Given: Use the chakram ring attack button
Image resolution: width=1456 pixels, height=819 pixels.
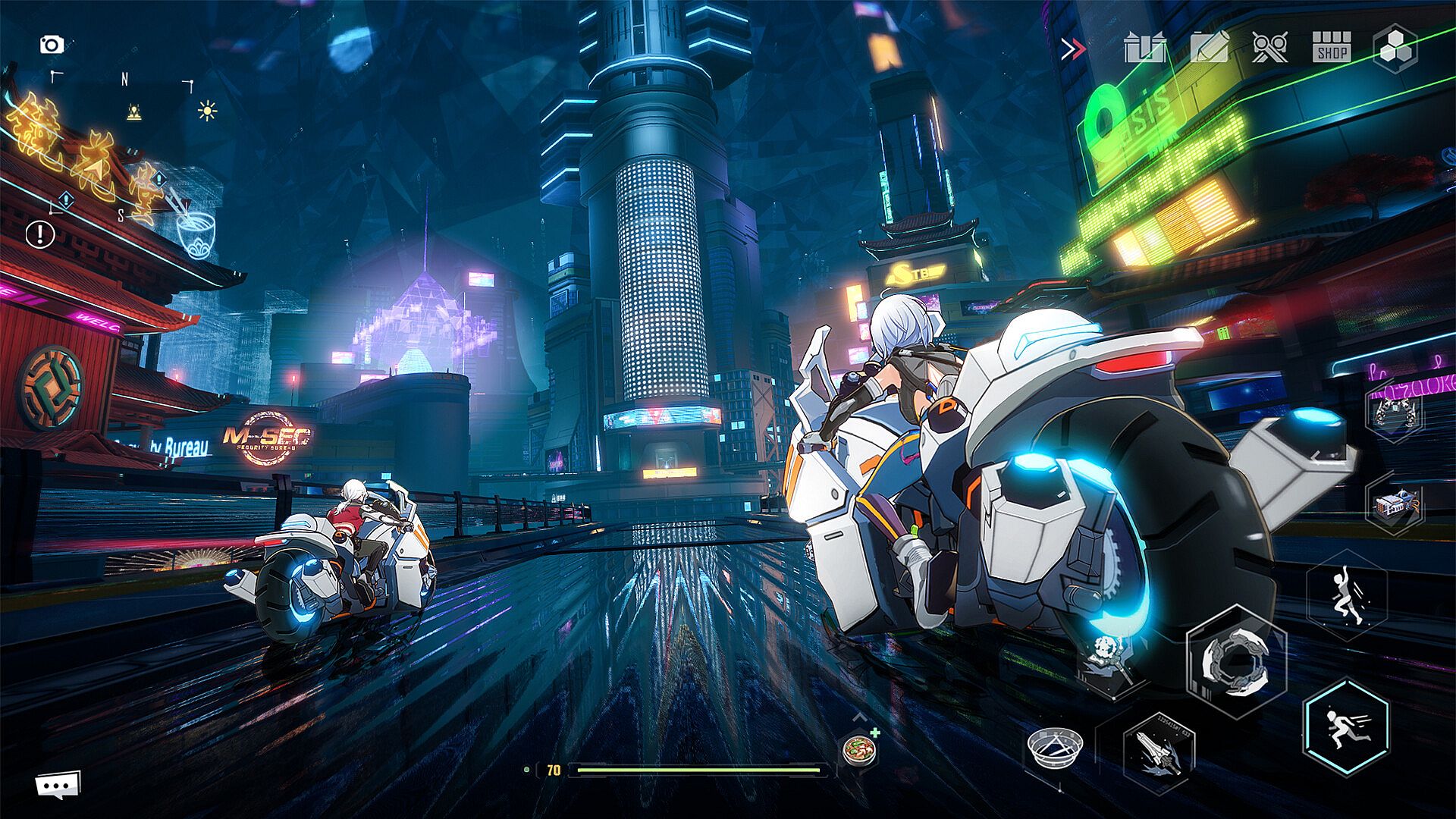Looking at the screenshot, I should click(1236, 661).
